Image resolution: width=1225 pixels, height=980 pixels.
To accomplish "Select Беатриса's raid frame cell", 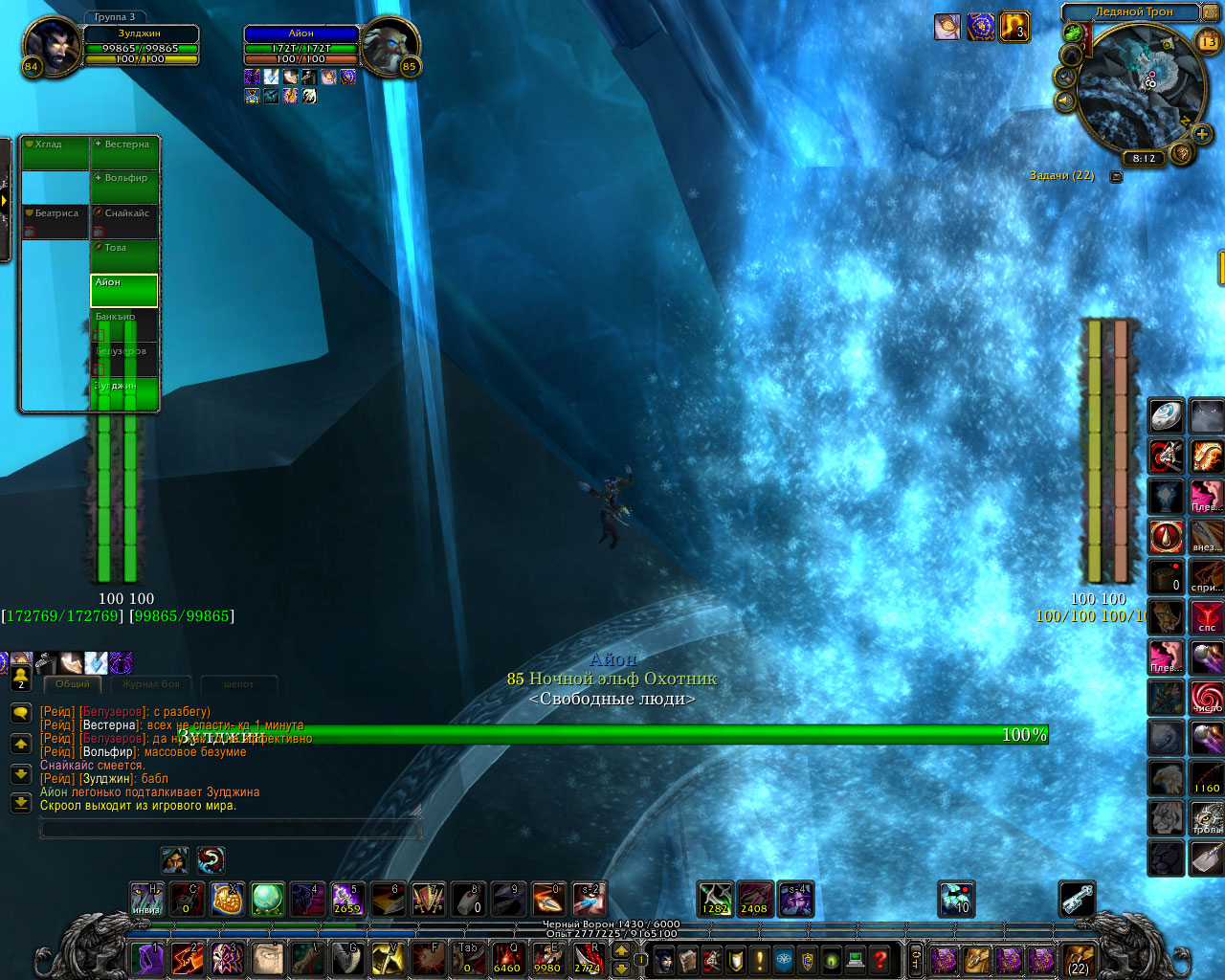I will pyautogui.click(x=56, y=222).
